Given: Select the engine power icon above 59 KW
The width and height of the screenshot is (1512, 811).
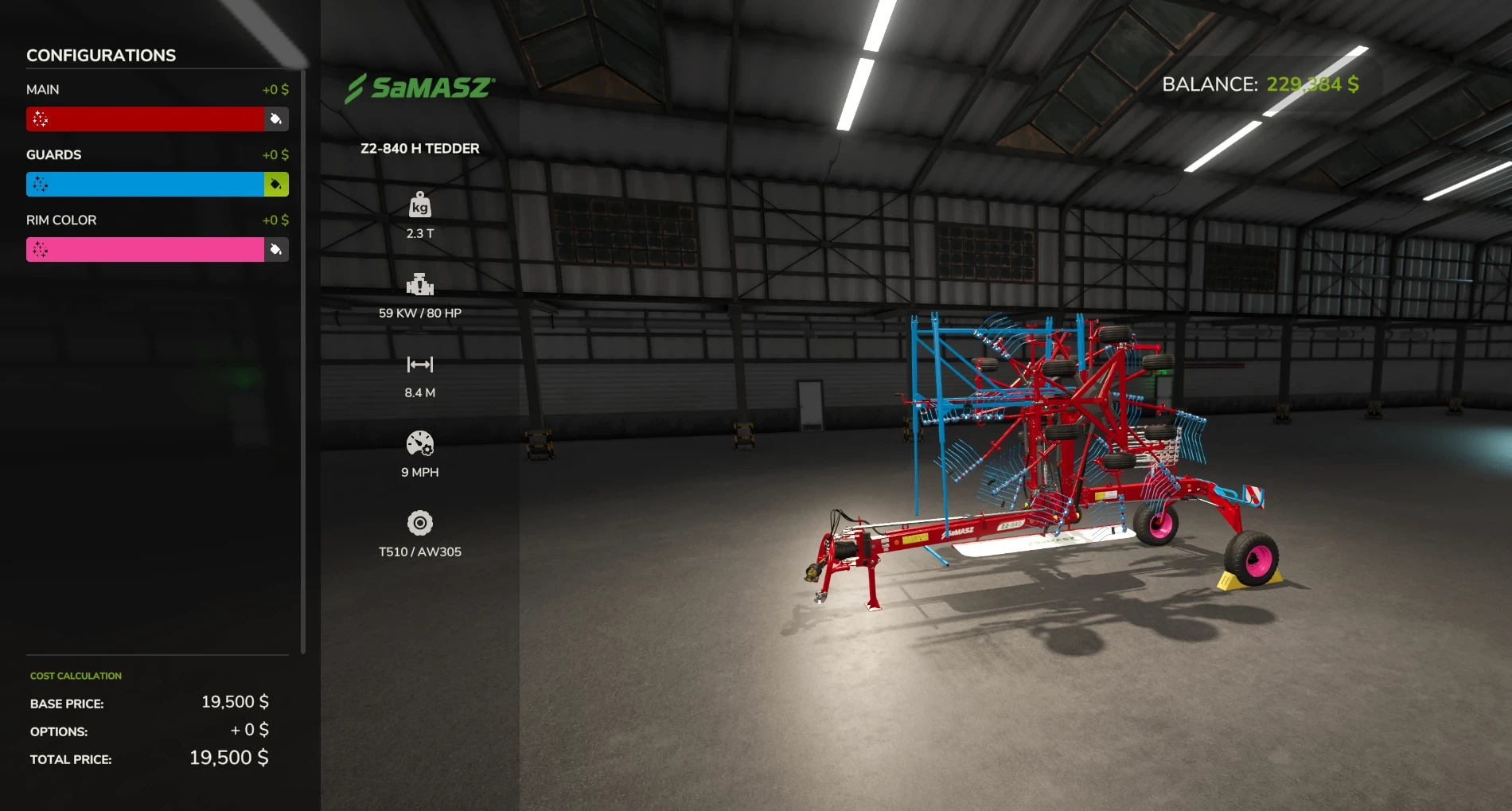Looking at the screenshot, I should click(x=420, y=285).
